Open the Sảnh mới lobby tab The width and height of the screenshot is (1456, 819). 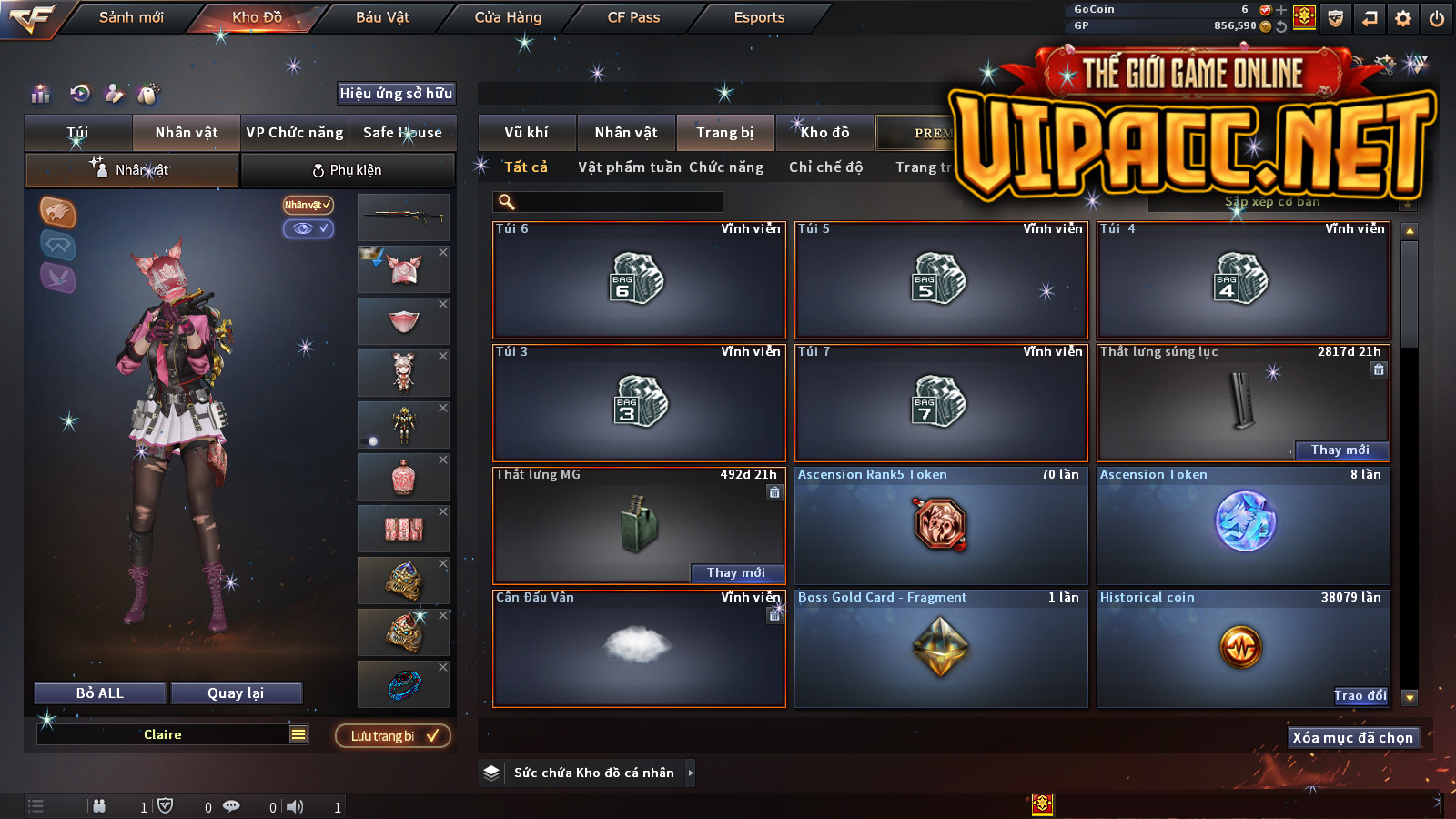pos(131,17)
